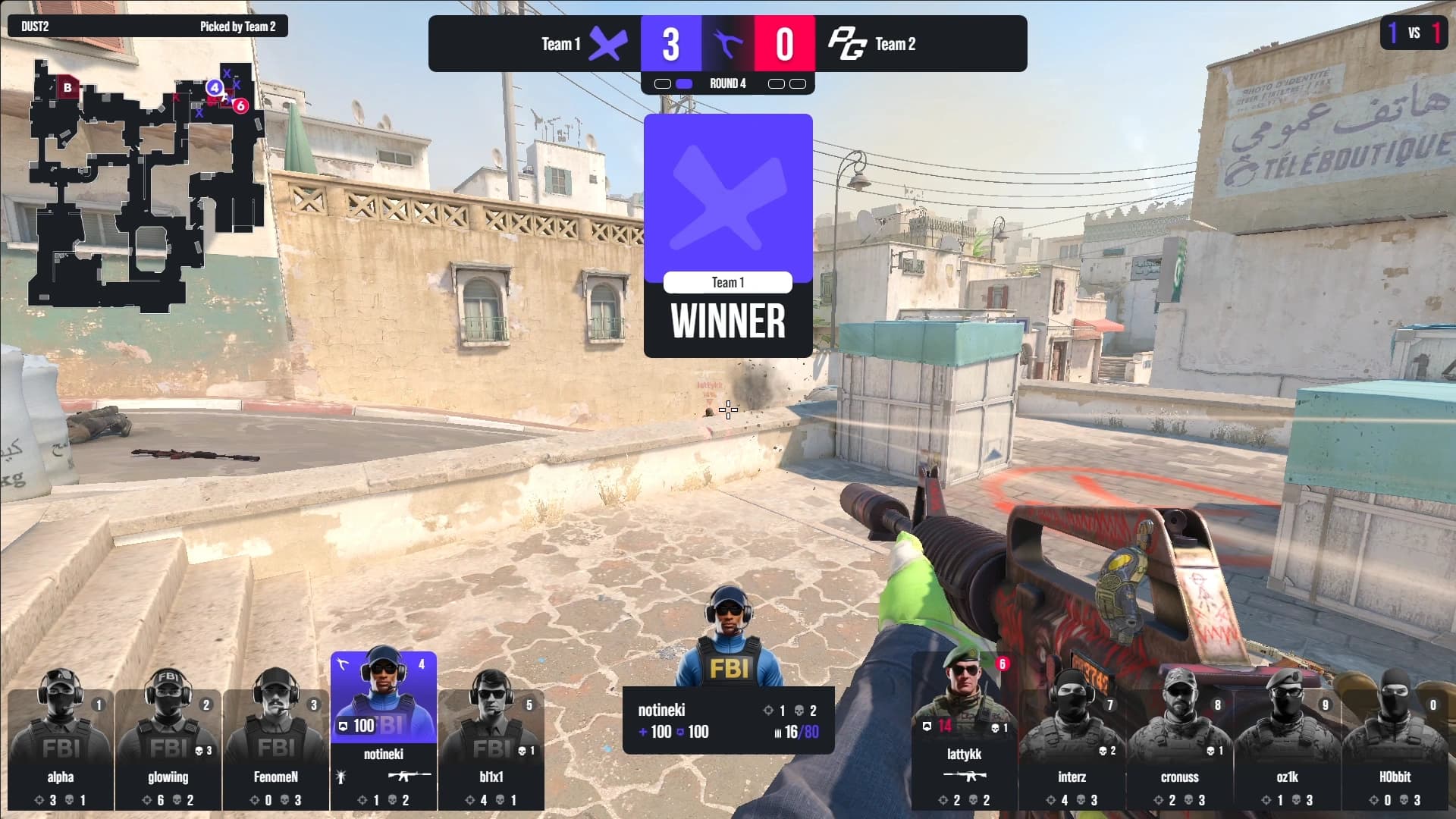Select interz's player card
The width and height of the screenshot is (1456, 819).
coord(1072,747)
